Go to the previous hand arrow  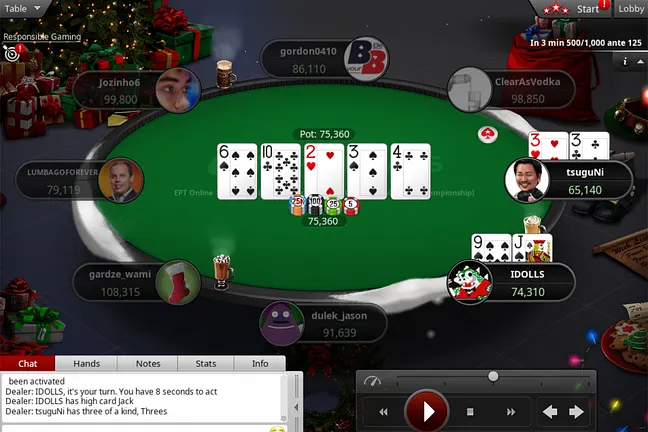549,411
